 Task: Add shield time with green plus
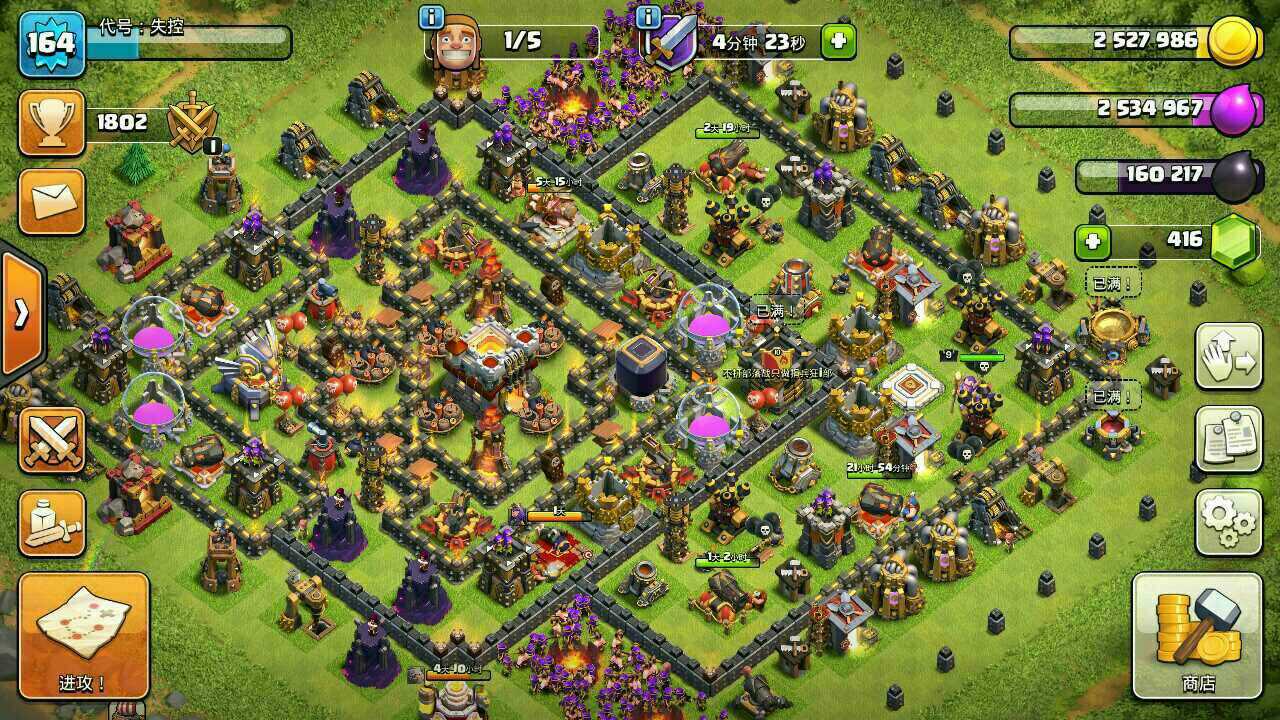[x=838, y=42]
